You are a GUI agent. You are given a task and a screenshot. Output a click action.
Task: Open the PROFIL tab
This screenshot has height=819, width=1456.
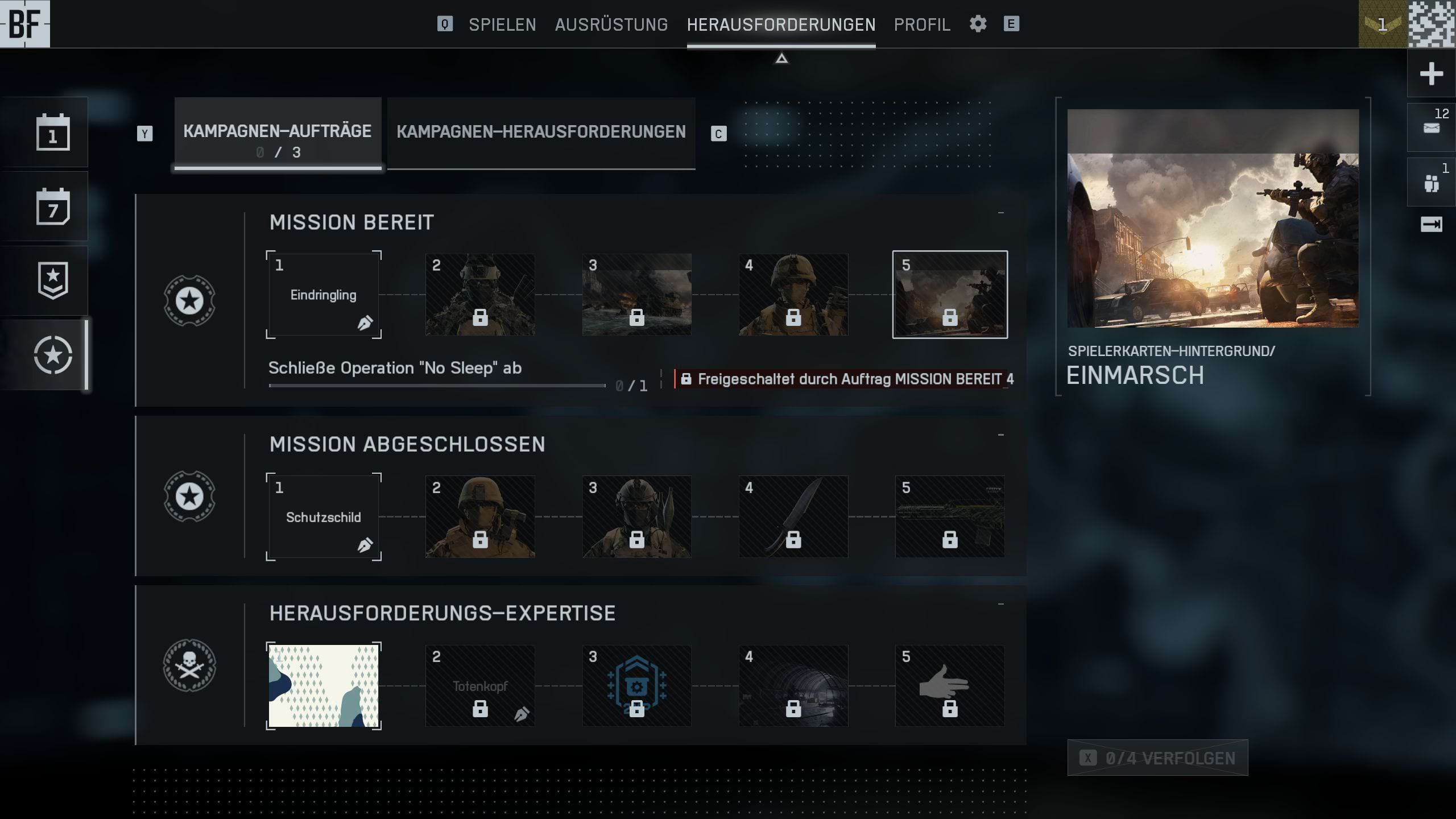pyautogui.click(x=922, y=24)
